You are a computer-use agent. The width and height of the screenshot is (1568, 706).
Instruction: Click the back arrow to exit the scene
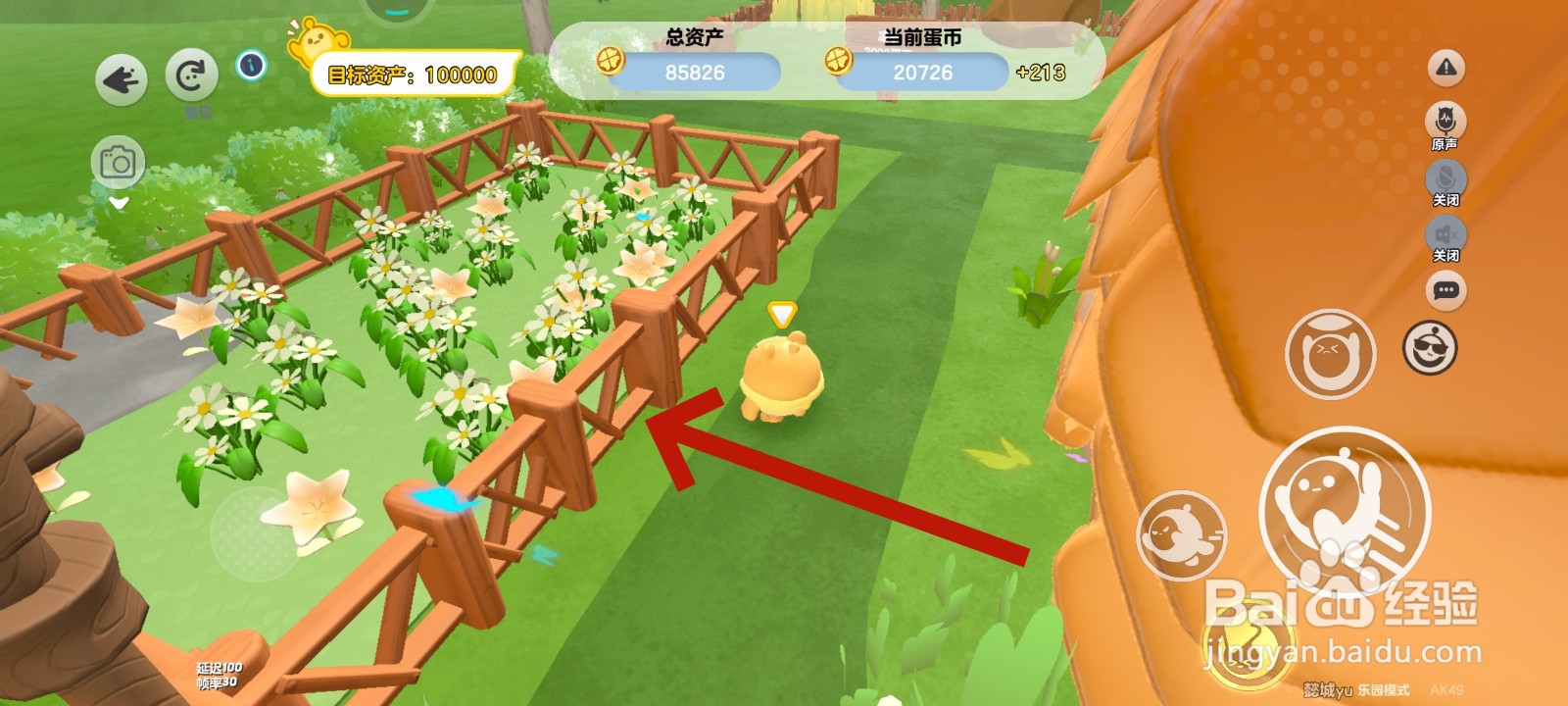point(121,78)
